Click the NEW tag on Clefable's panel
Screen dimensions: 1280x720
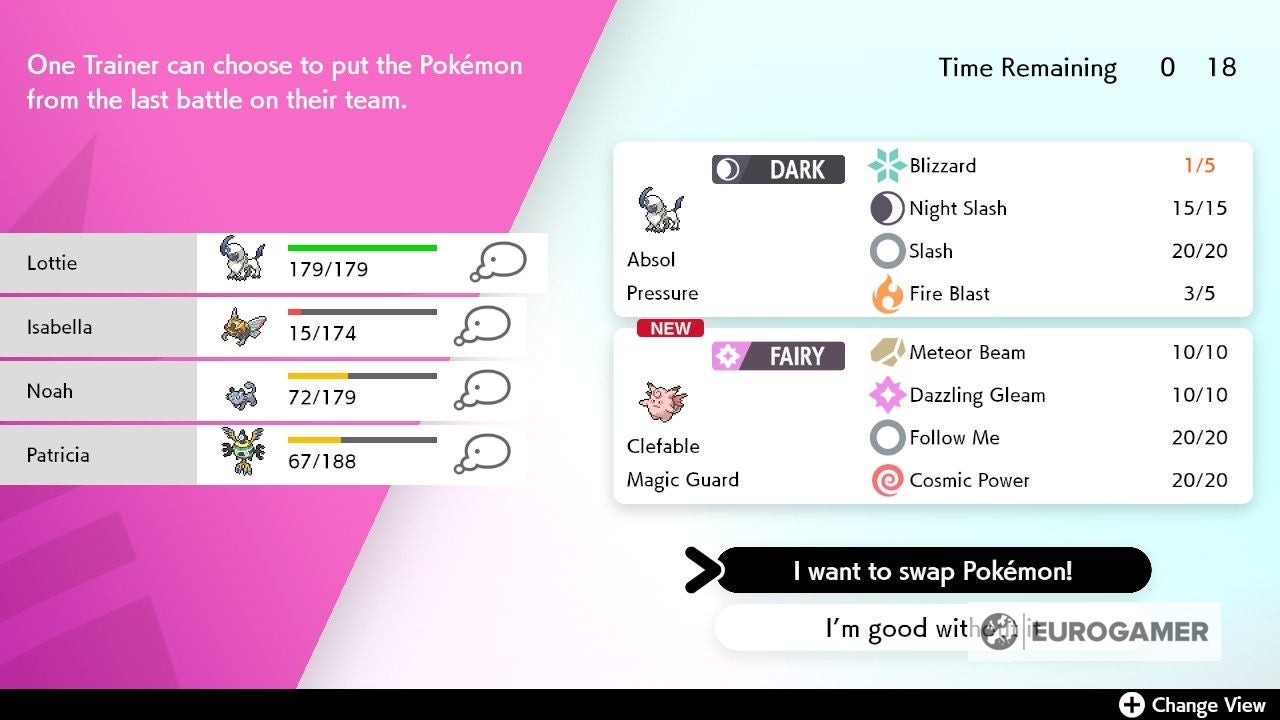[x=670, y=328]
